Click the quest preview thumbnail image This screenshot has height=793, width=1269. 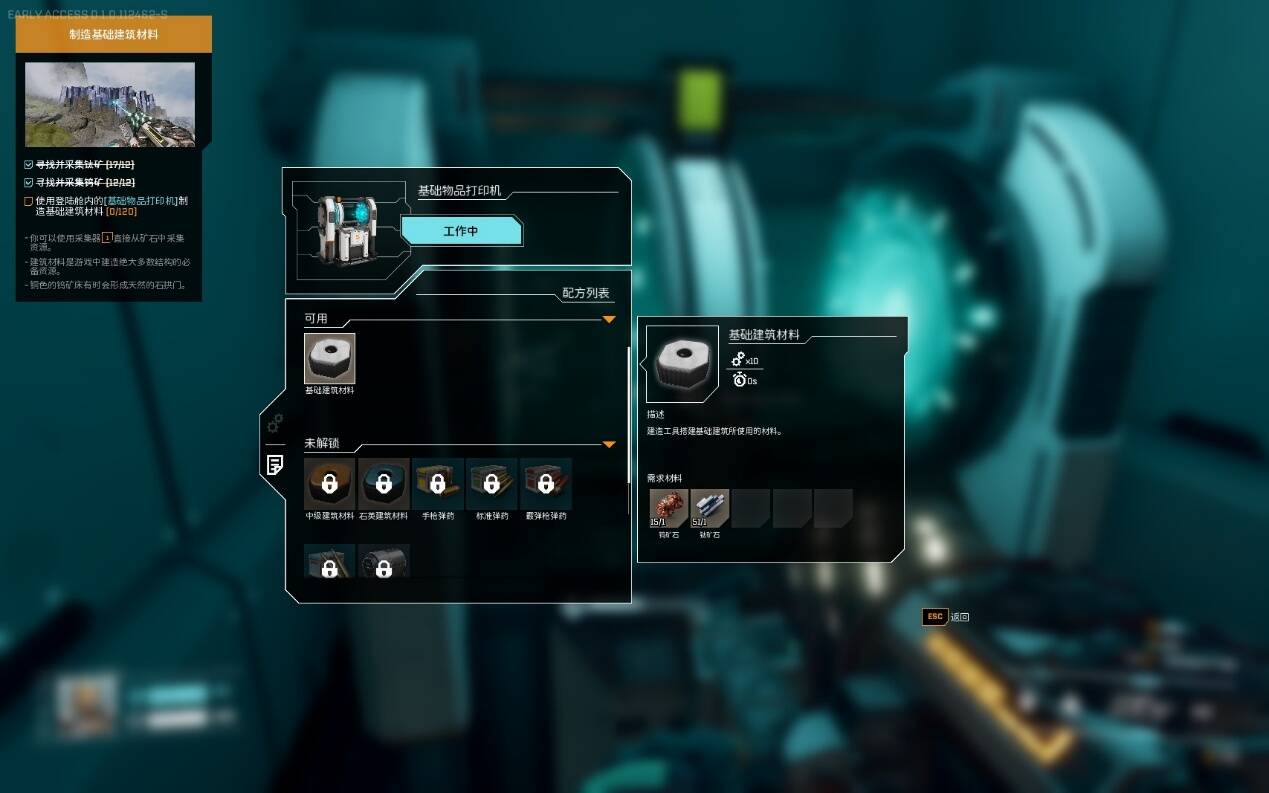tap(110, 104)
